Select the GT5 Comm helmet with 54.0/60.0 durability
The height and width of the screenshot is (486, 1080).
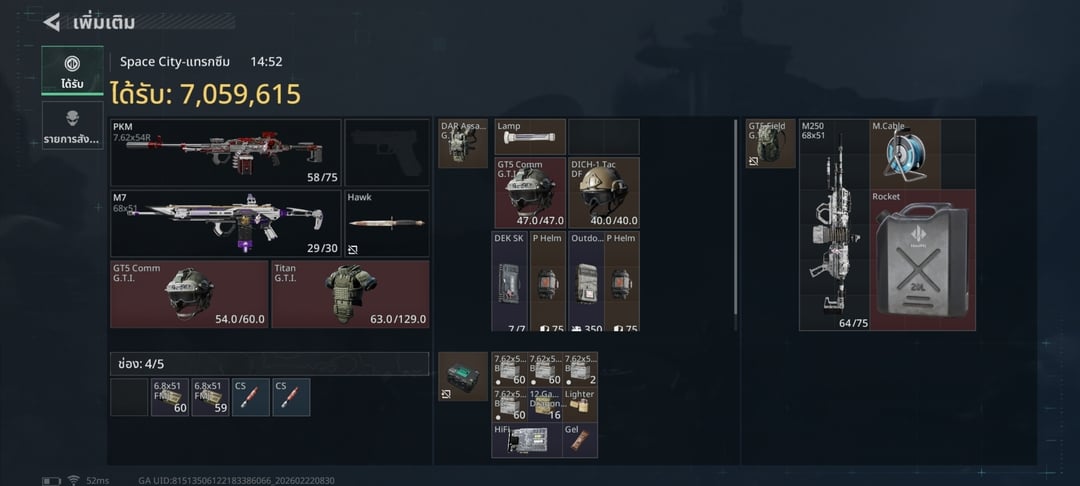tap(188, 293)
